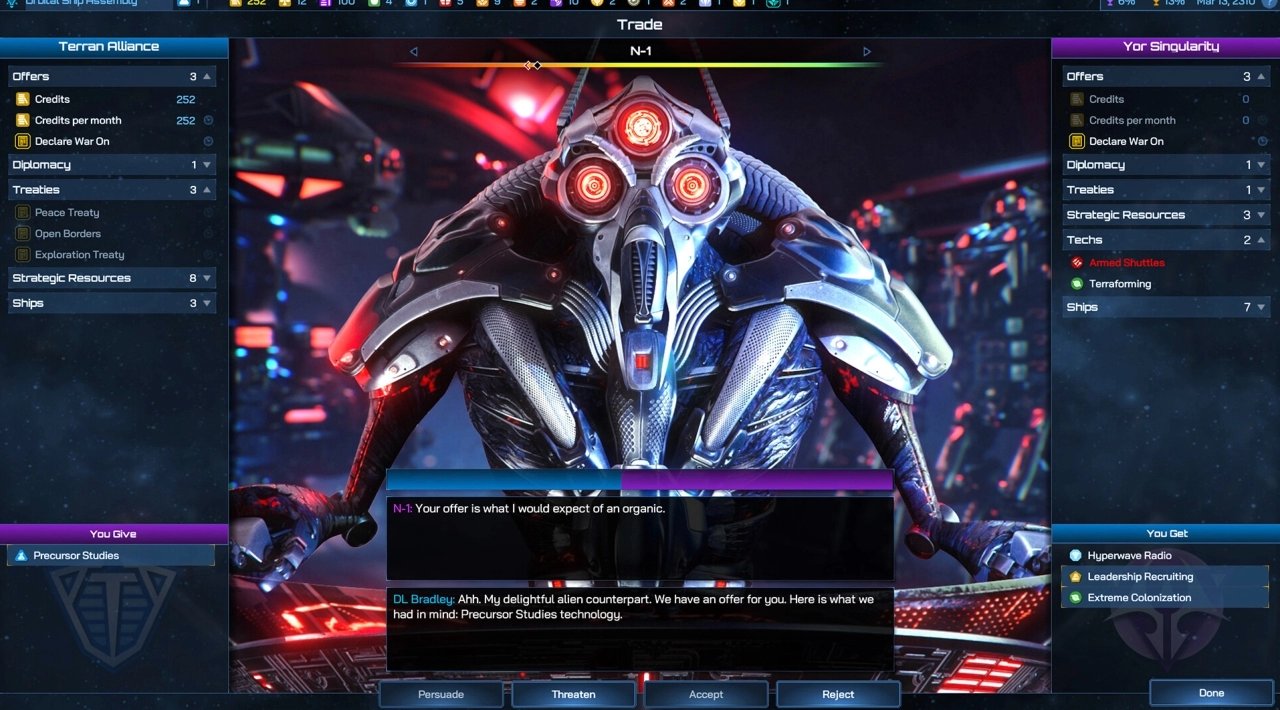The width and height of the screenshot is (1280, 710).
Task: Go to the previous civilization arrow
Action: coord(414,52)
